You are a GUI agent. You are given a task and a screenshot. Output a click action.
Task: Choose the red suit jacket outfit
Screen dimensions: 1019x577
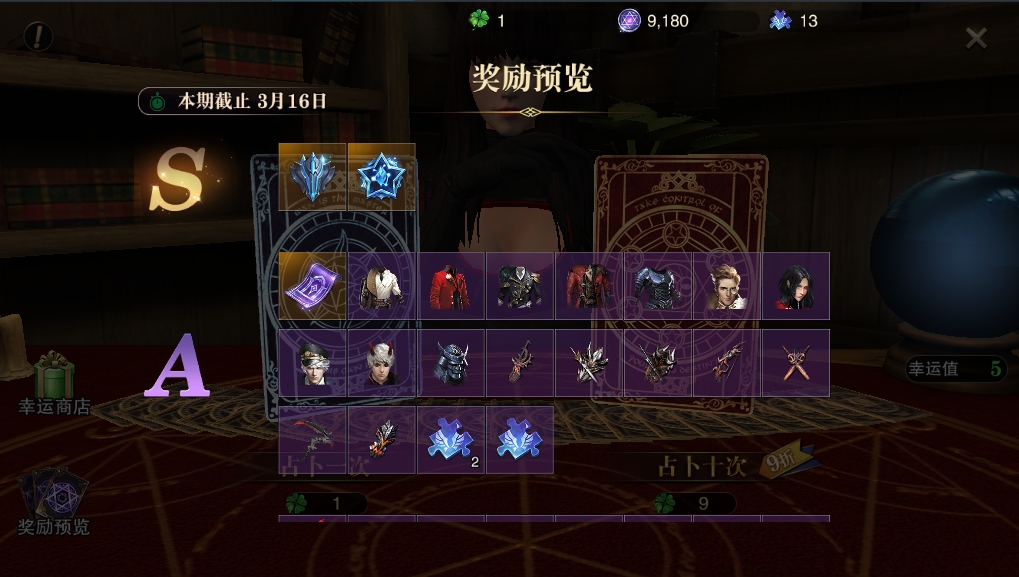[x=451, y=286]
